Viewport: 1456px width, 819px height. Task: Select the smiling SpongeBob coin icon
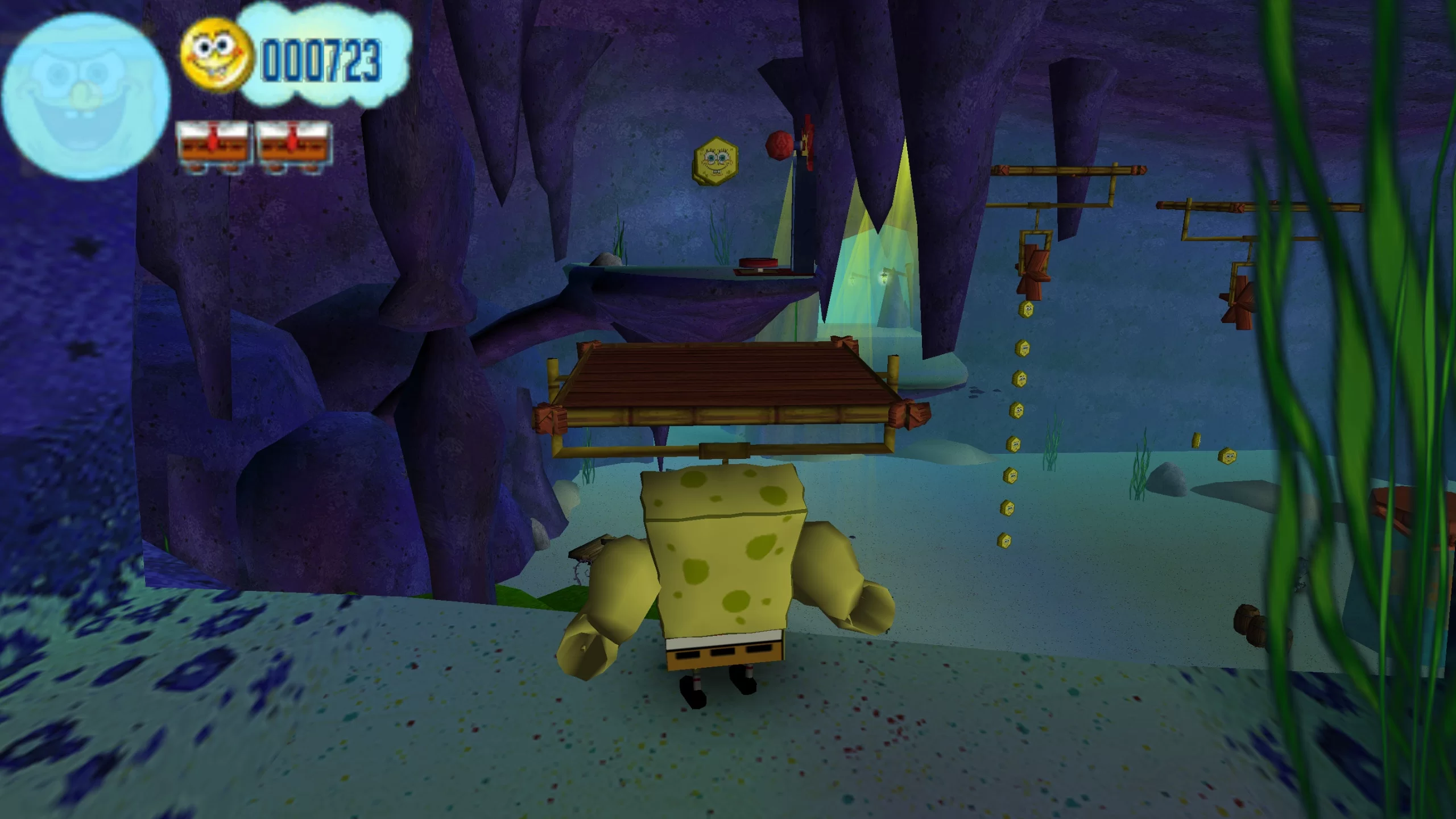click(216, 55)
